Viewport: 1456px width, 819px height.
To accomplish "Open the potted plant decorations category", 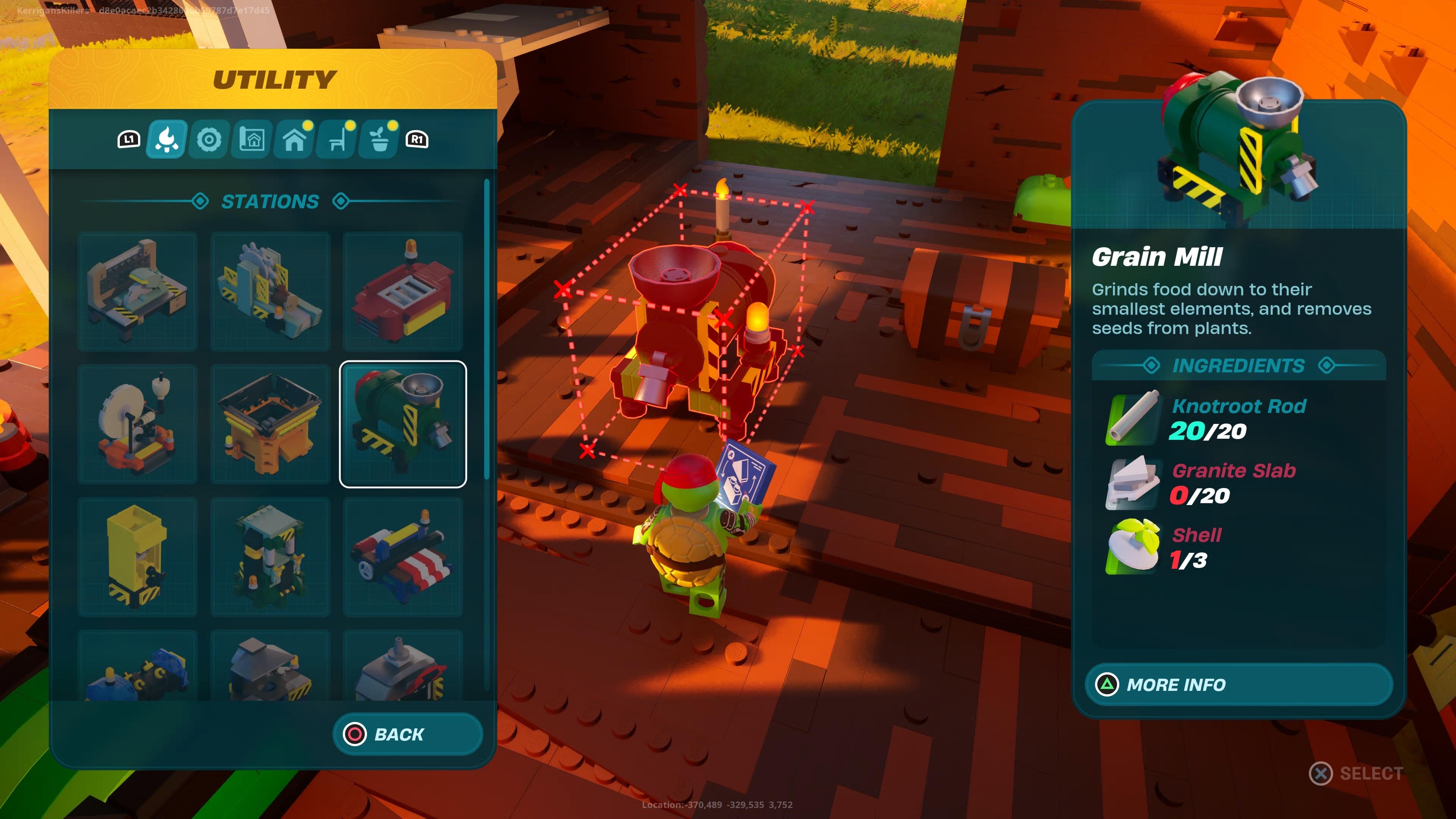I will [379, 141].
